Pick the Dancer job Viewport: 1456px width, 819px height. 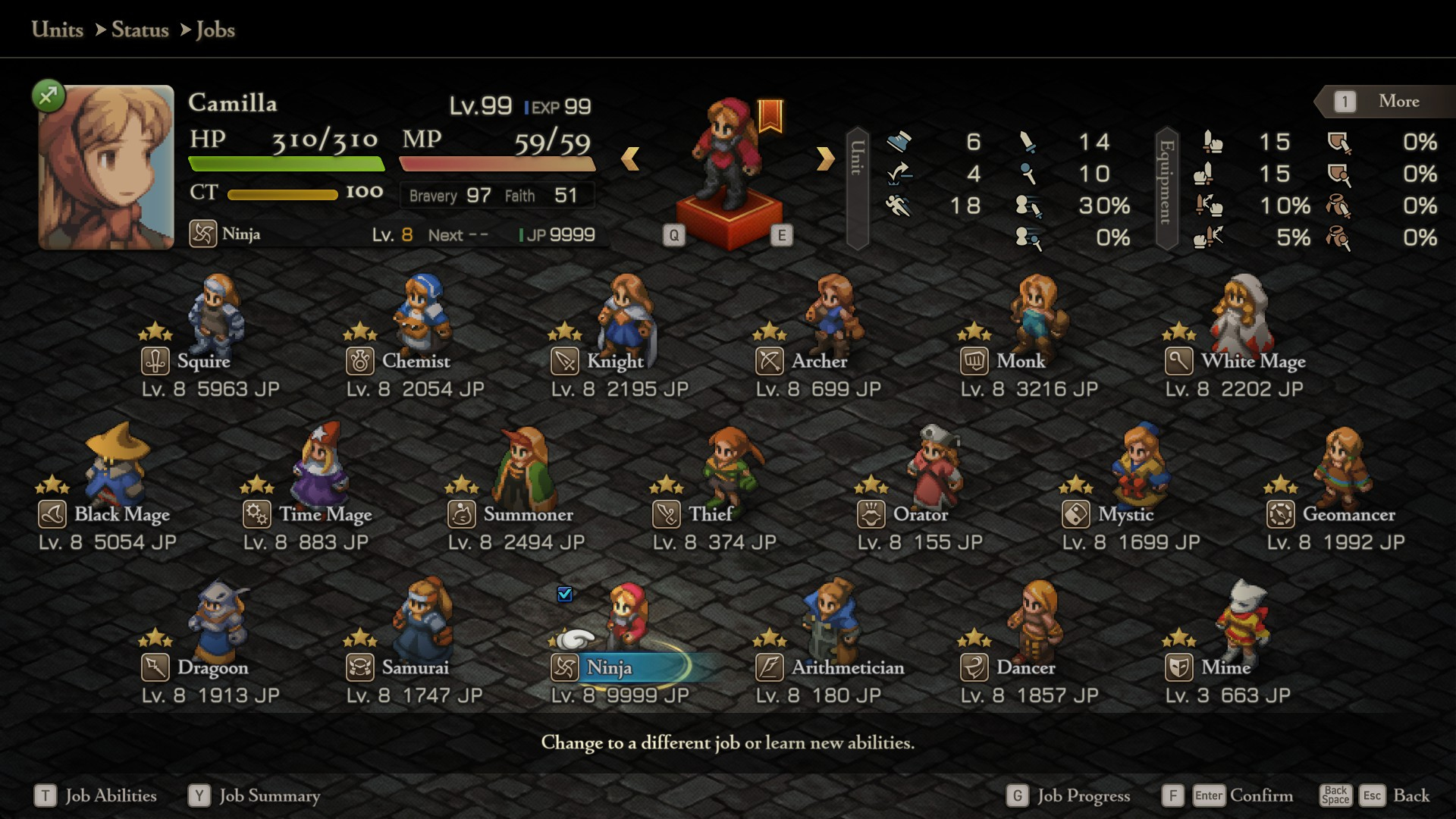(1025, 668)
